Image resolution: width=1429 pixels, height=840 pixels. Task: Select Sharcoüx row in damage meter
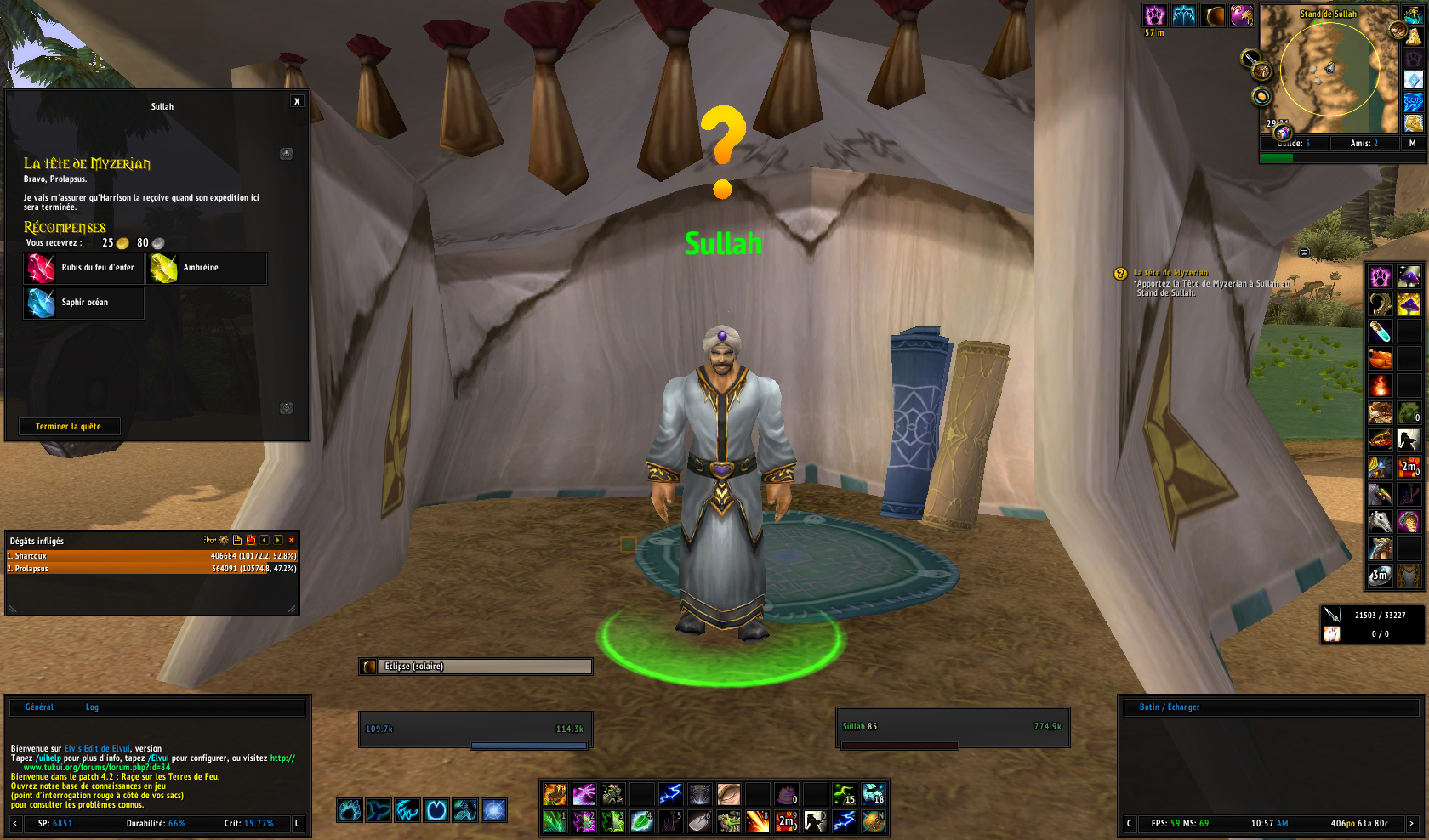pyautogui.click(x=151, y=556)
